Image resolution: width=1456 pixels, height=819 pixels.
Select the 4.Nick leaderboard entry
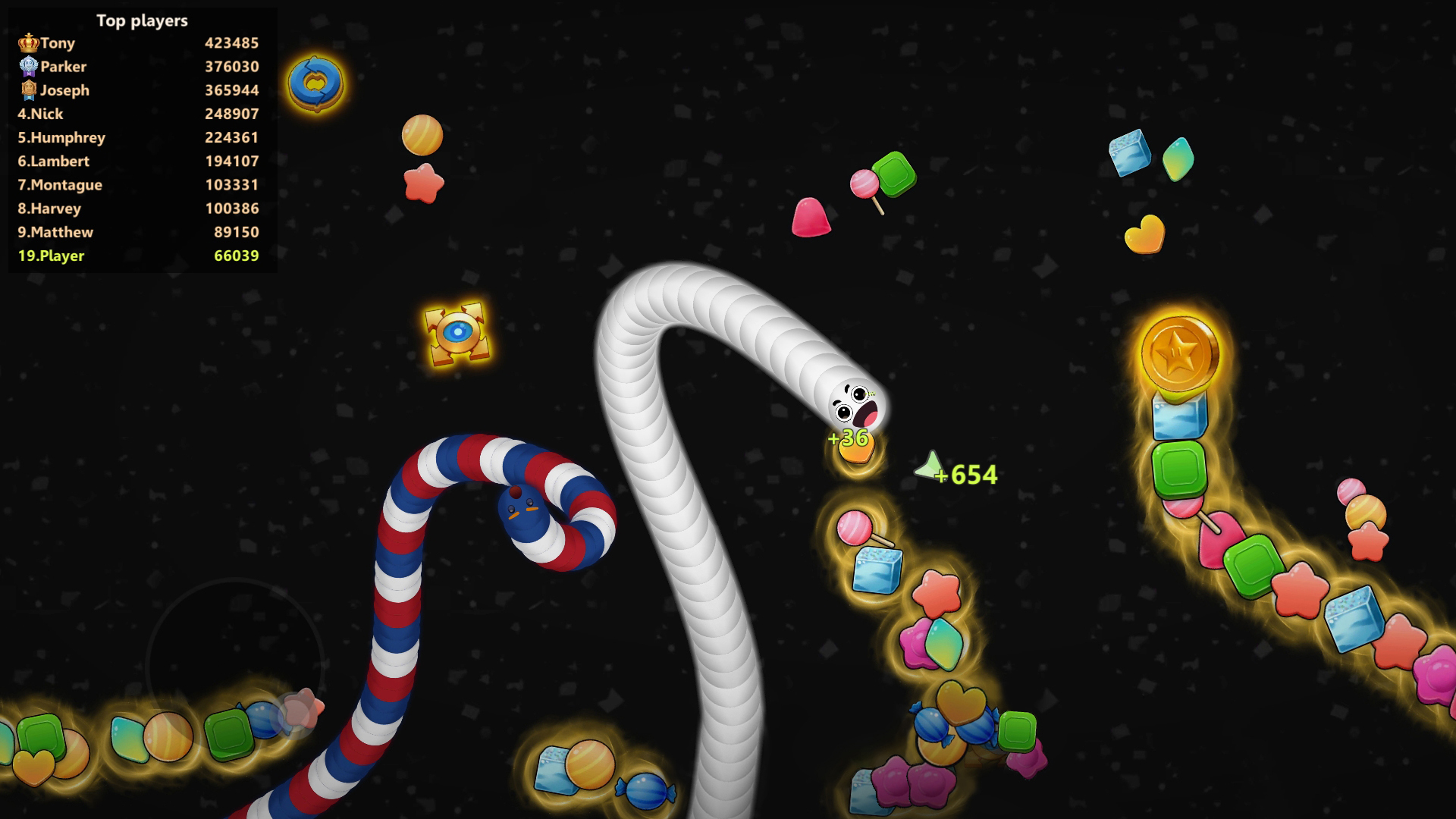[140, 114]
